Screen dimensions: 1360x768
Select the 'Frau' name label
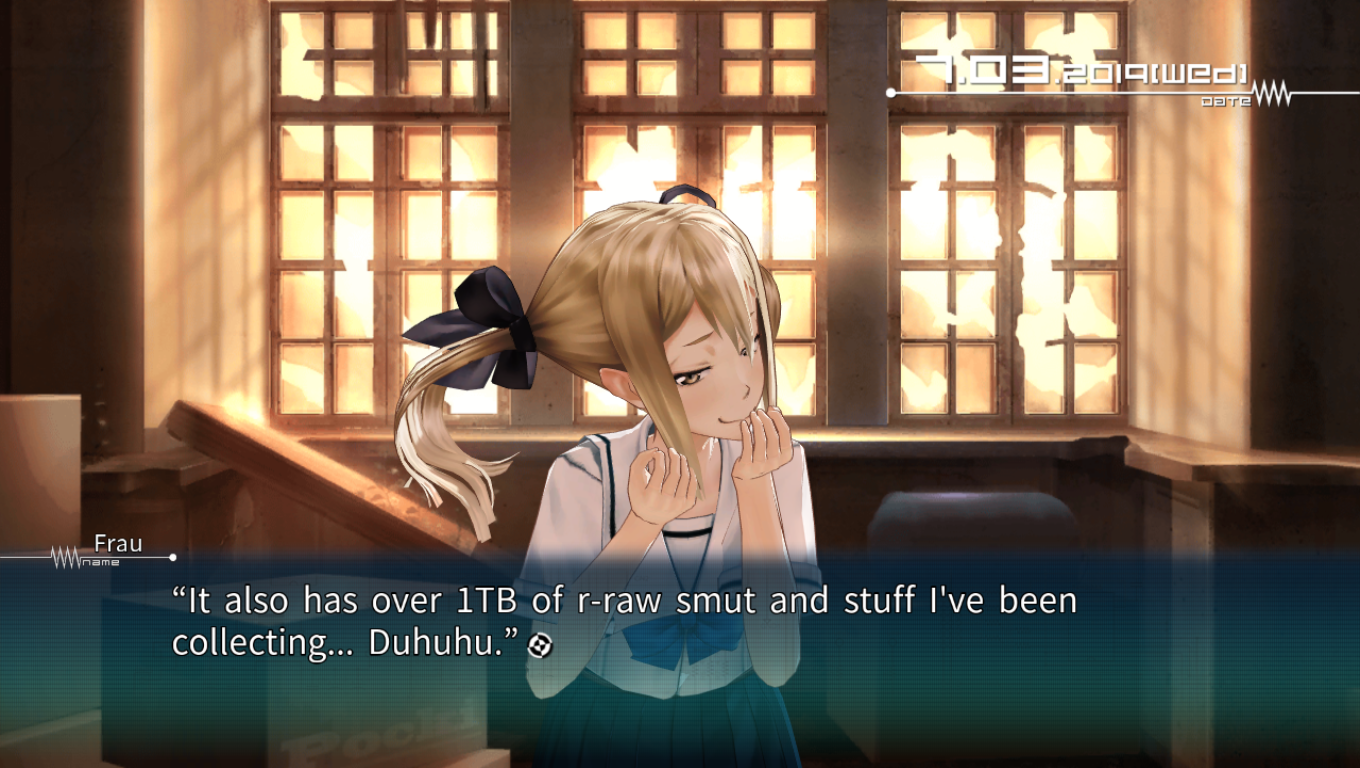coord(119,545)
